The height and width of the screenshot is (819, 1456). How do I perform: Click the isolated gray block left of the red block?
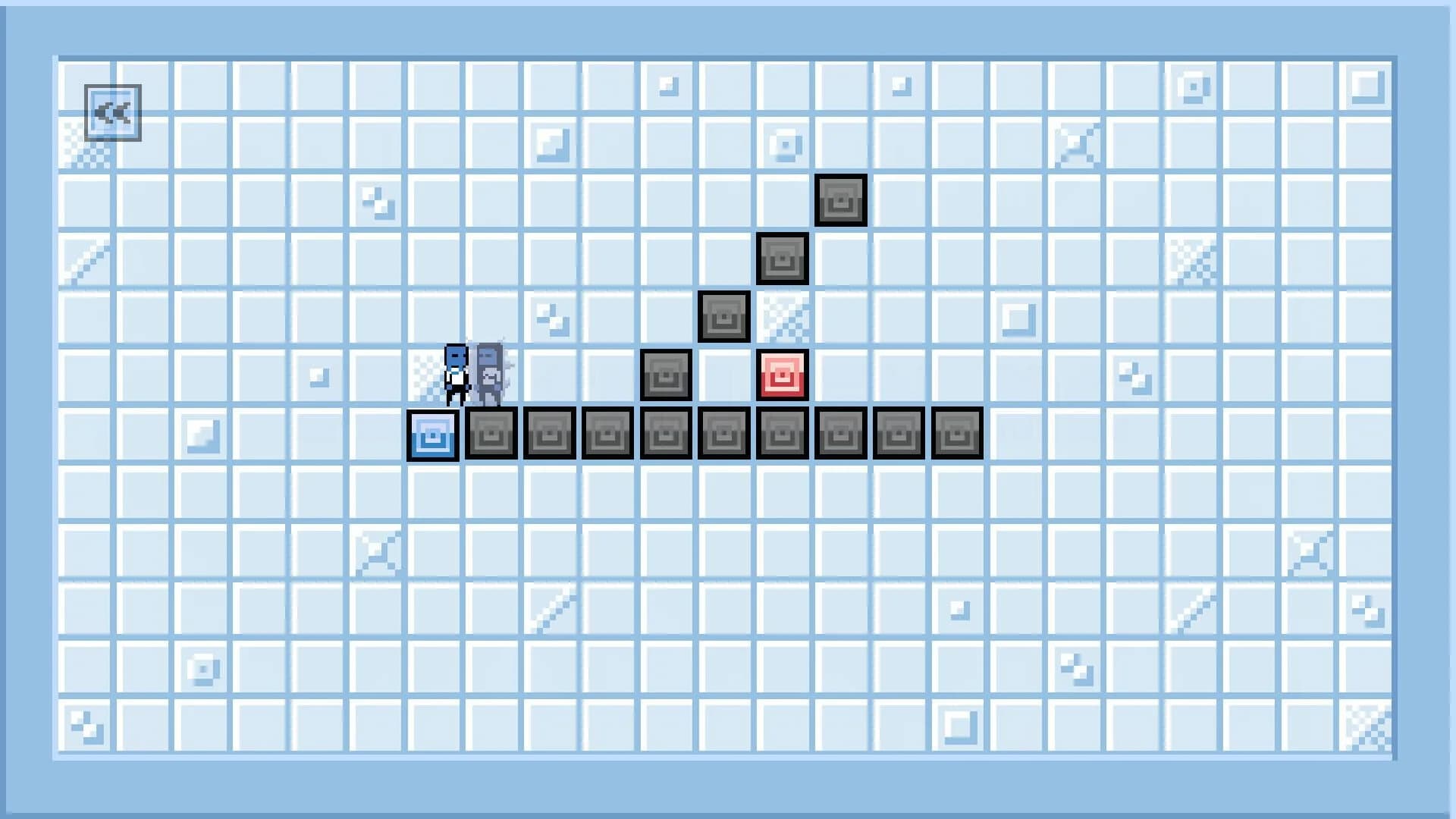(666, 374)
